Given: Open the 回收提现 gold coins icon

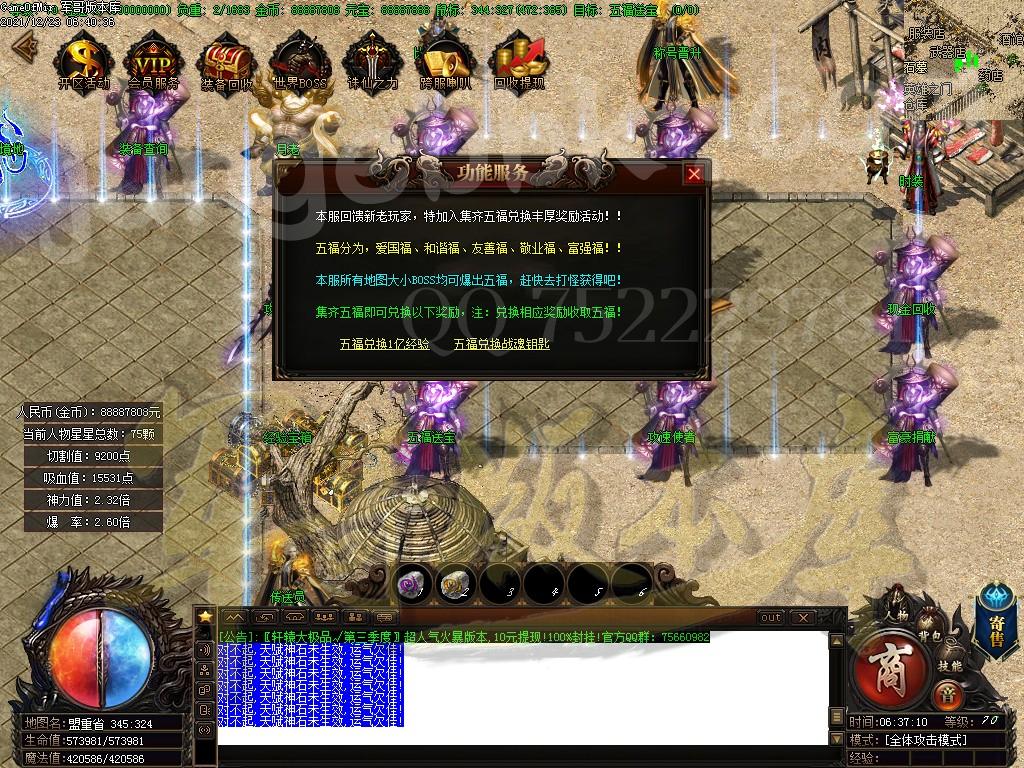Looking at the screenshot, I should point(519,61).
